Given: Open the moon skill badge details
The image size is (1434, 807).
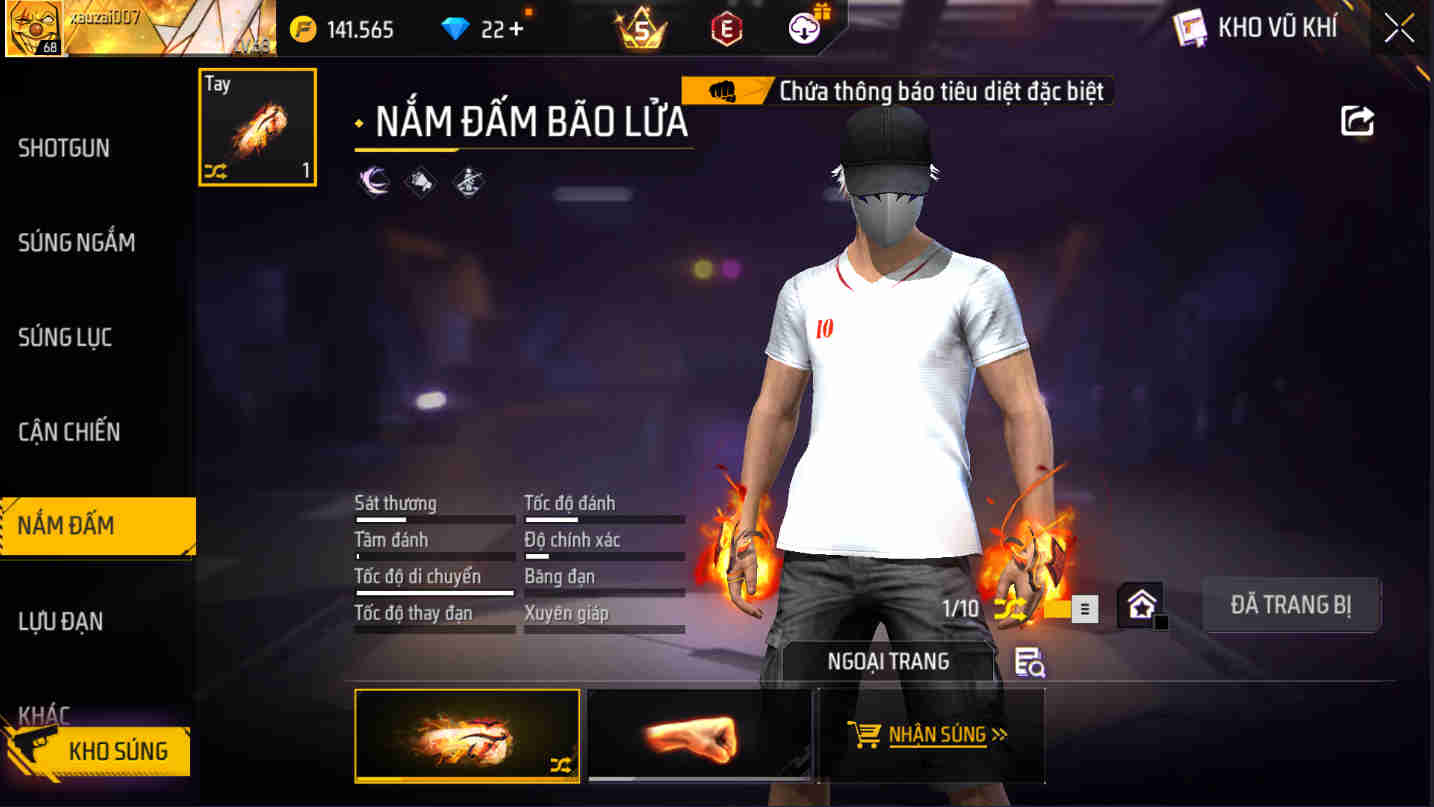Looking at the screenshot, I should (374, 182).
